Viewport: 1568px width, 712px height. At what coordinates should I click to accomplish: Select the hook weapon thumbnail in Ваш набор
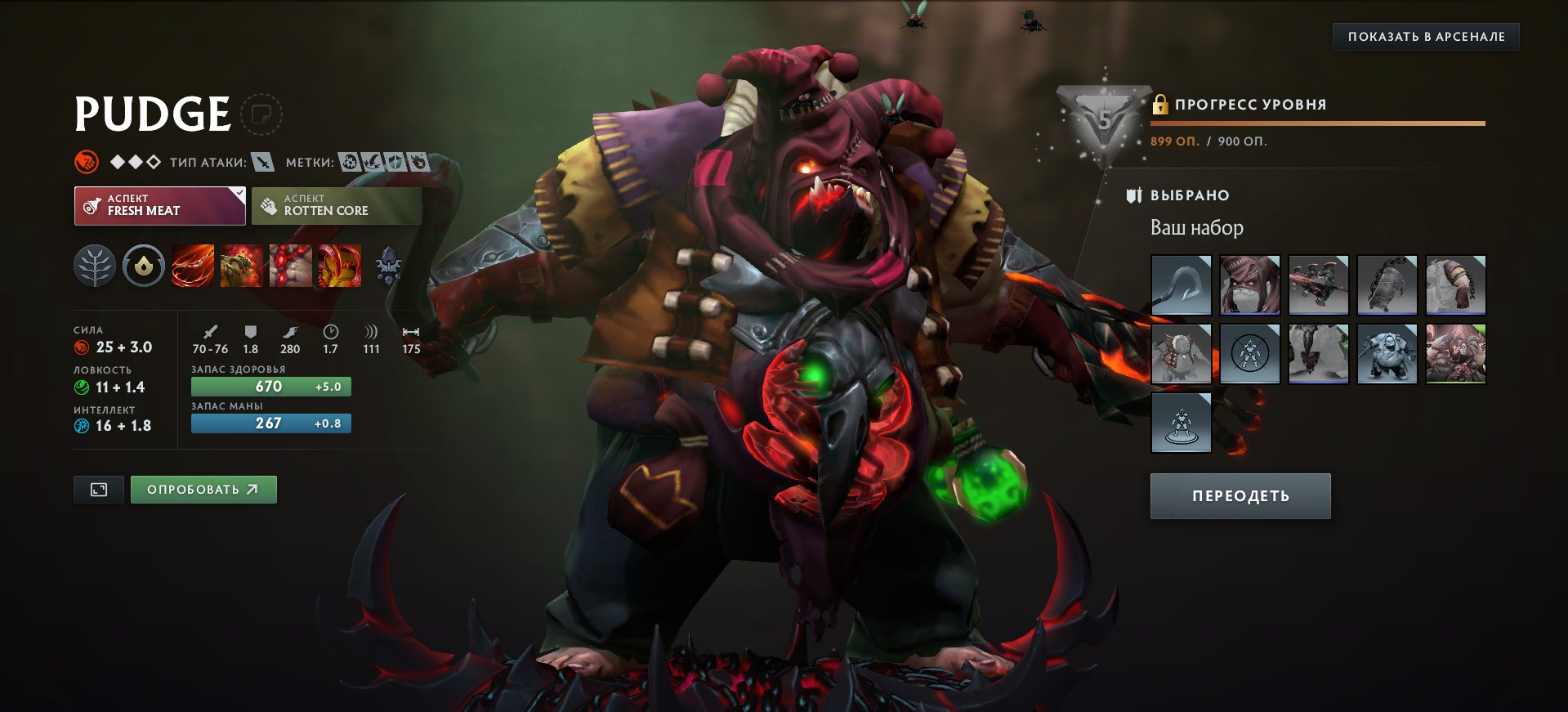(1180, 284)
